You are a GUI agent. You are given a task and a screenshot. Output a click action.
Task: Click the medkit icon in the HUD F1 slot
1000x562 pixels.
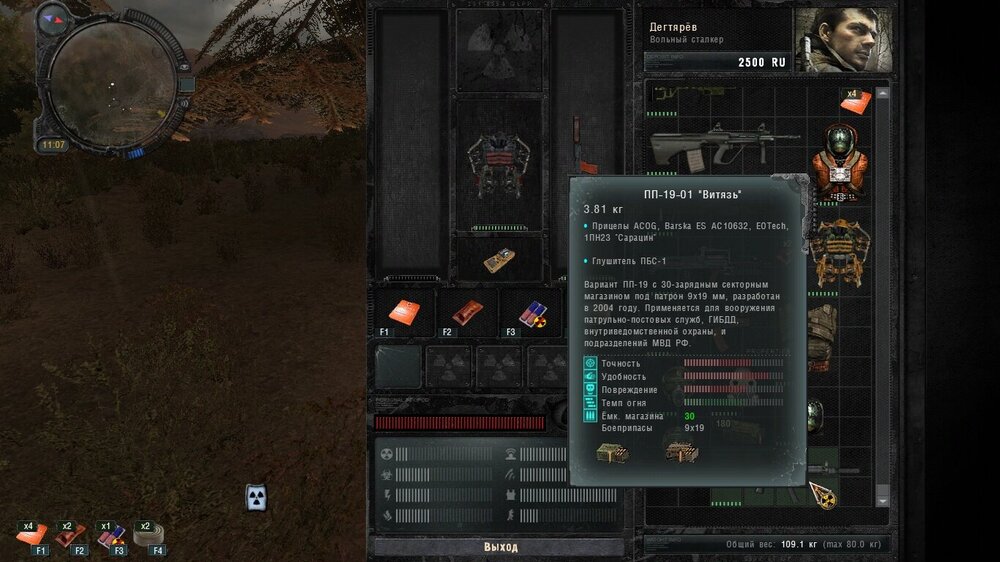[33, 535]
